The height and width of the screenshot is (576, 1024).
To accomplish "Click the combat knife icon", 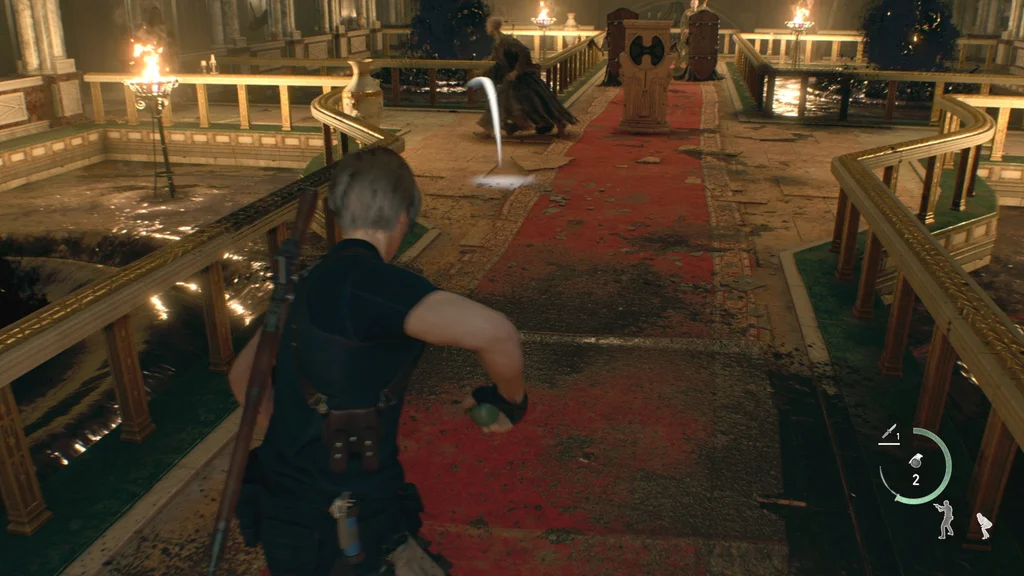I will point(887,434).
